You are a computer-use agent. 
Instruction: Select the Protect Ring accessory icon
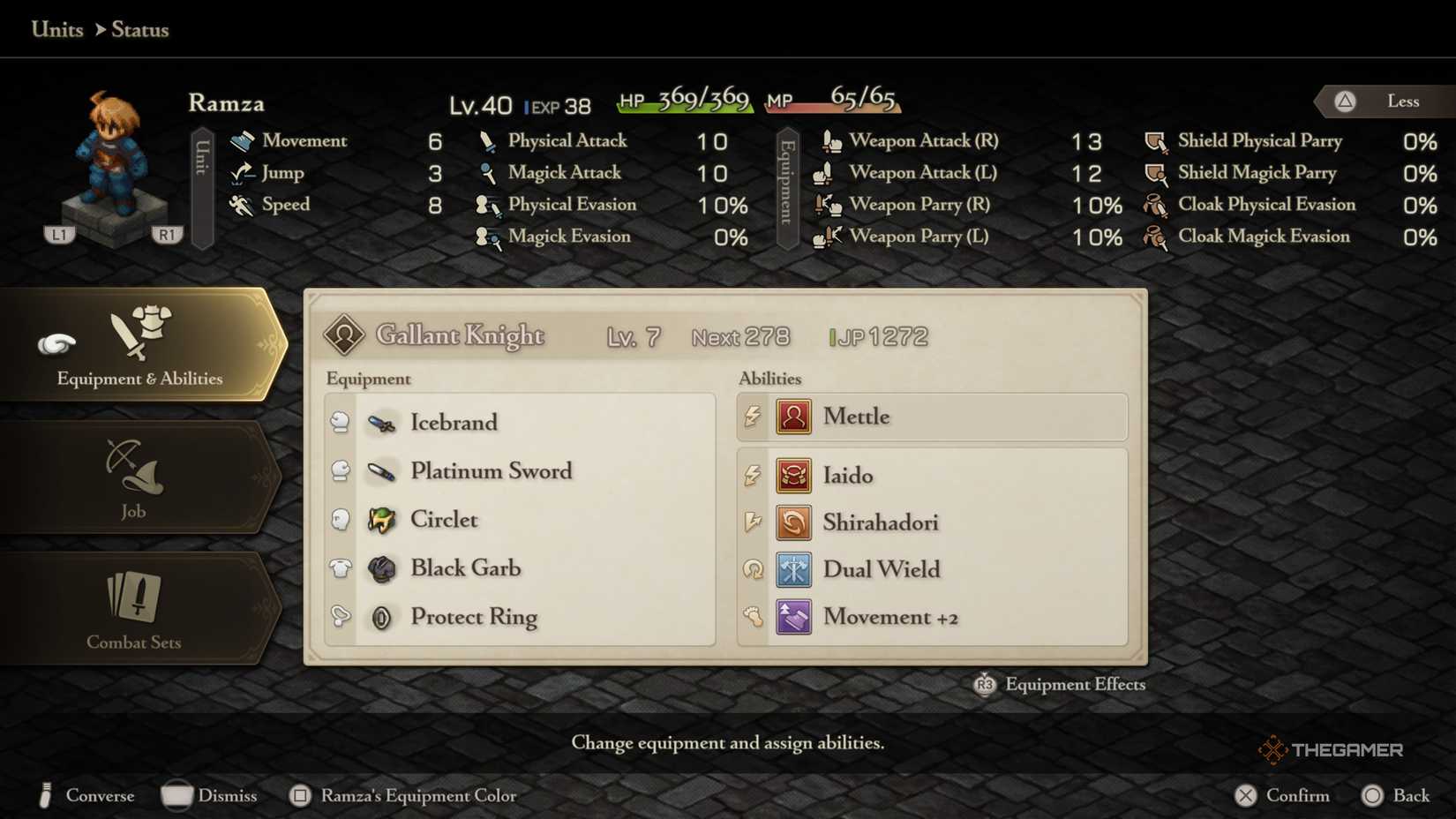pyautogui.click(x=382, y=617)
